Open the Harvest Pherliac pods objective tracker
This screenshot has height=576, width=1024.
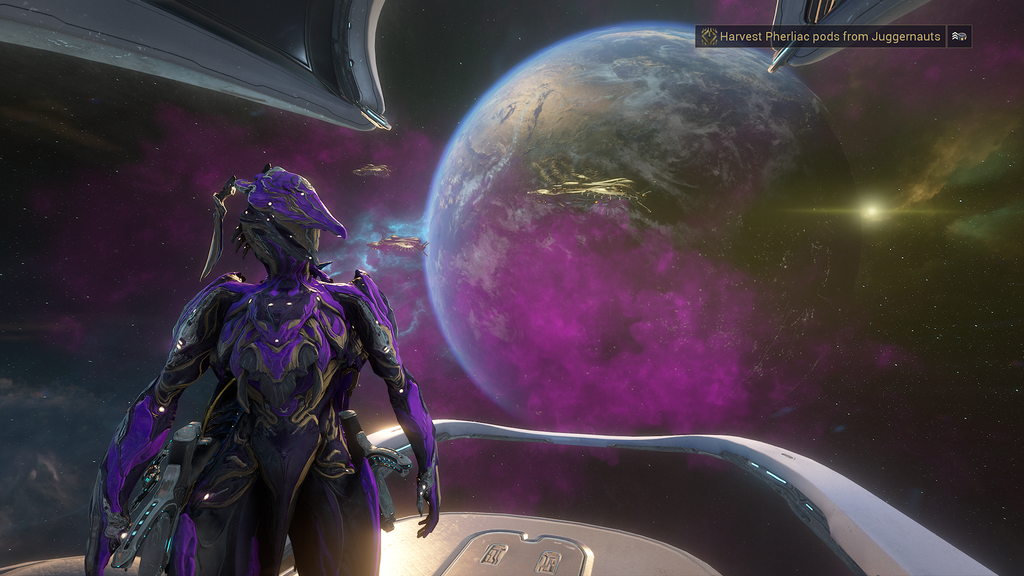coord(821,36)
